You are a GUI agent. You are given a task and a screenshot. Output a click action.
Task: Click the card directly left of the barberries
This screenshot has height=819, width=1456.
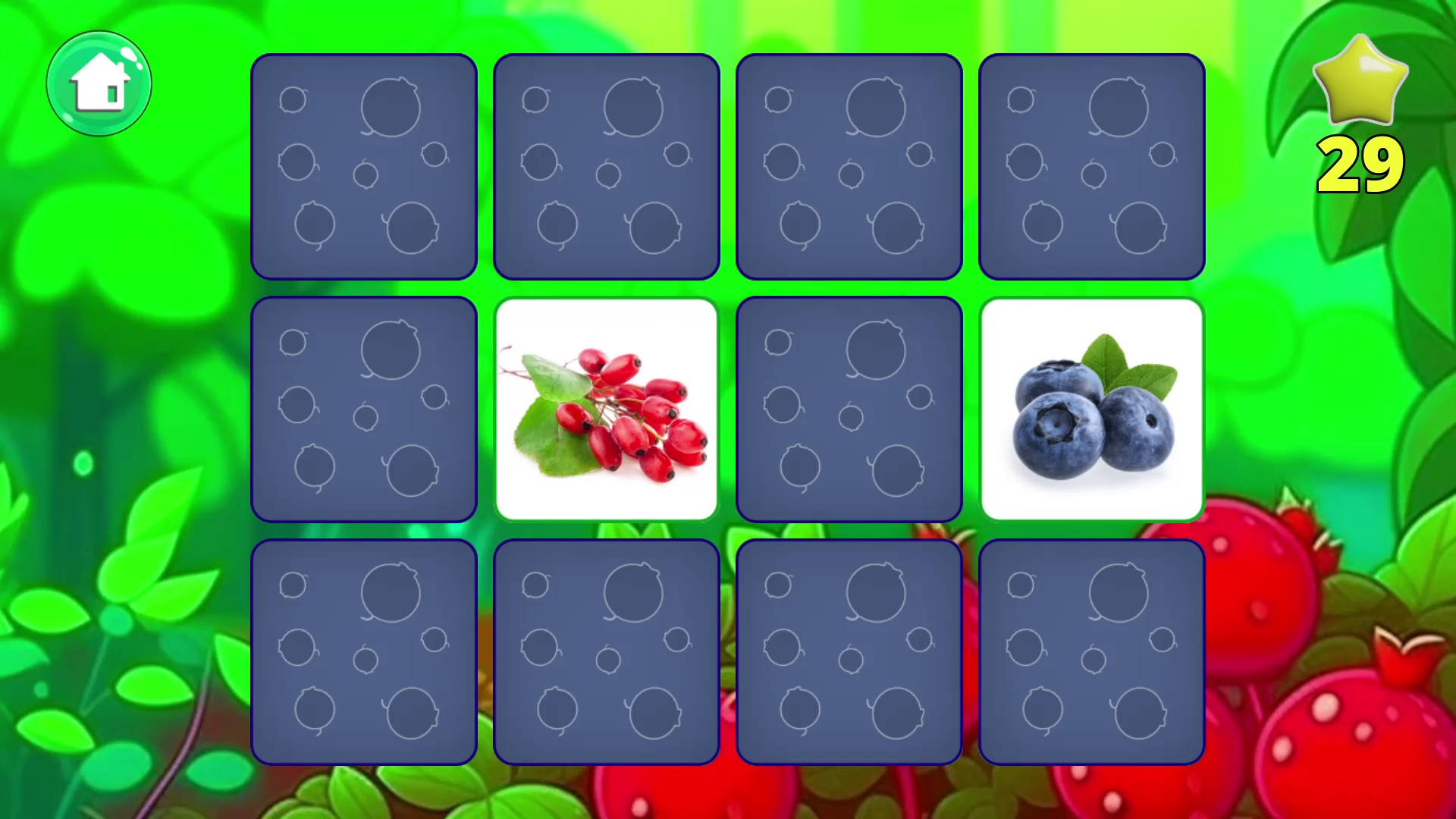365,409
